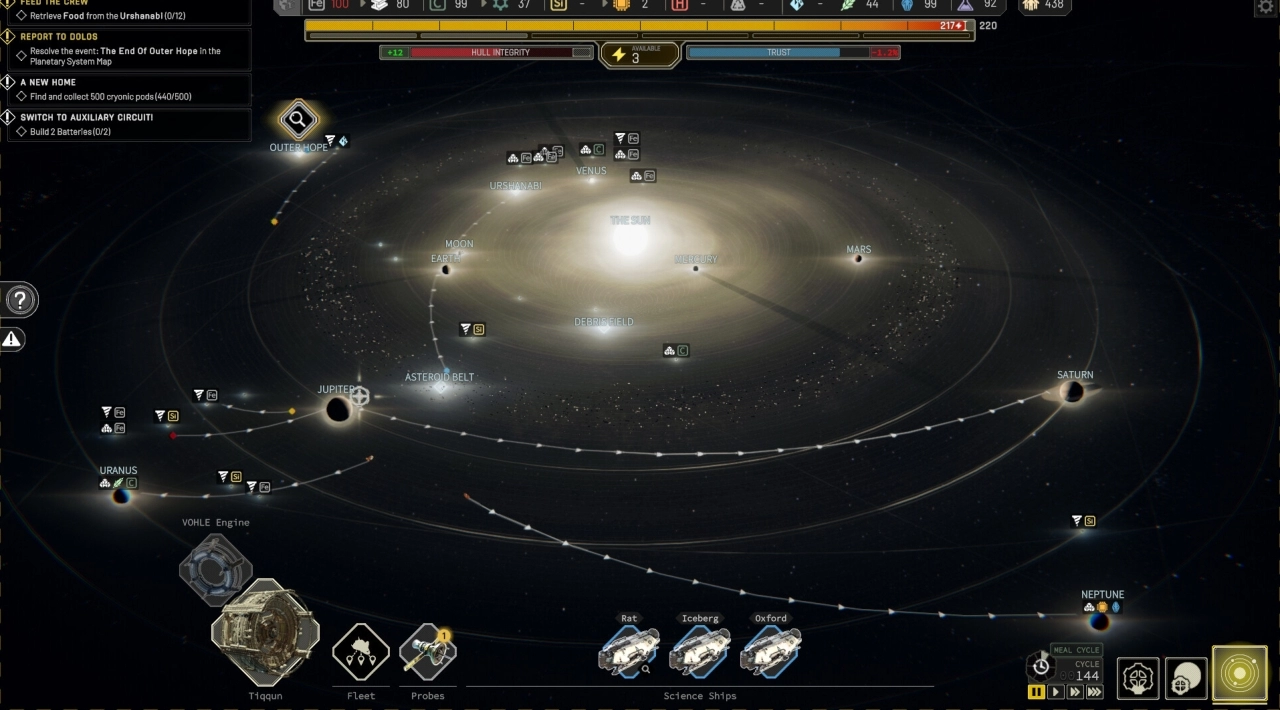This screenshot has height=710, width=1280.
Task: Switch to the planet-with-gear view button
Action: (x=1187, y=679)
